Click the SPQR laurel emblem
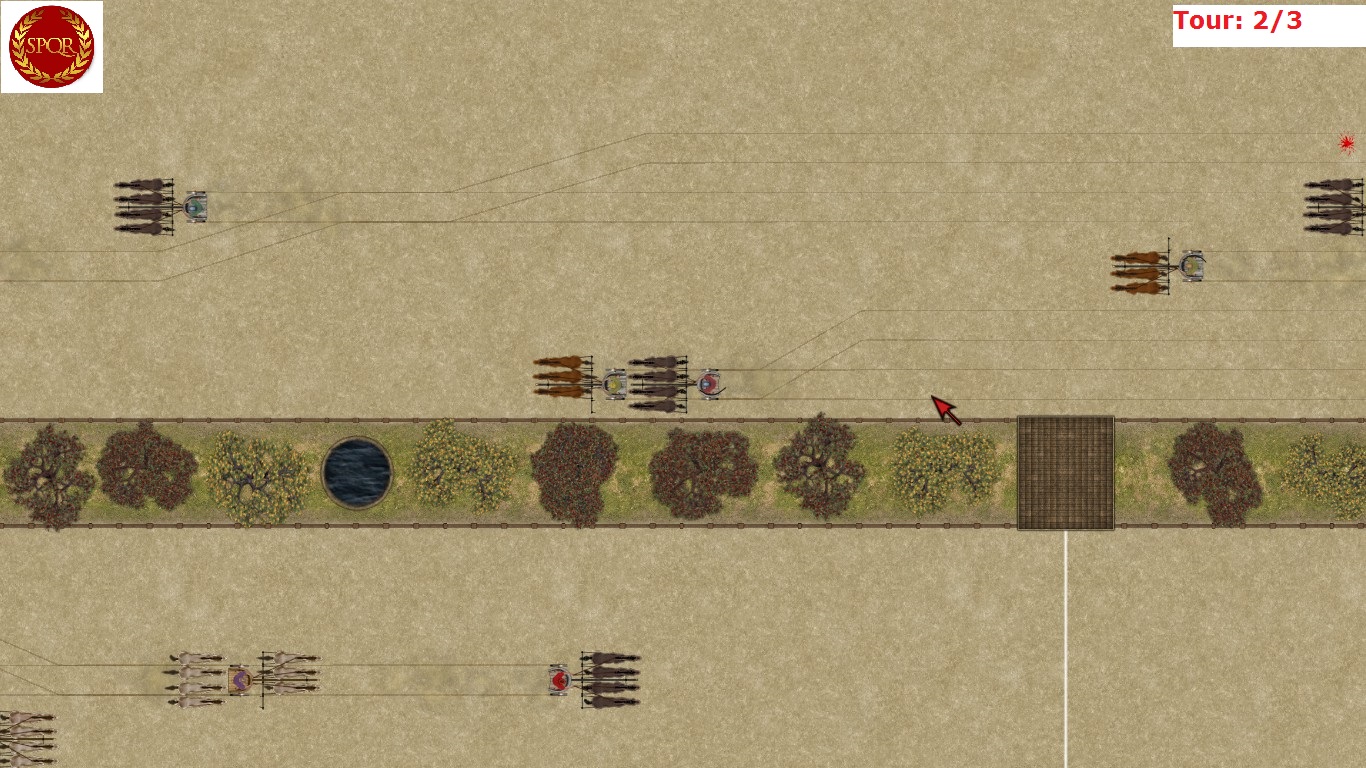The width and height of the screenshot is (1366, 768). pos(51,47)
